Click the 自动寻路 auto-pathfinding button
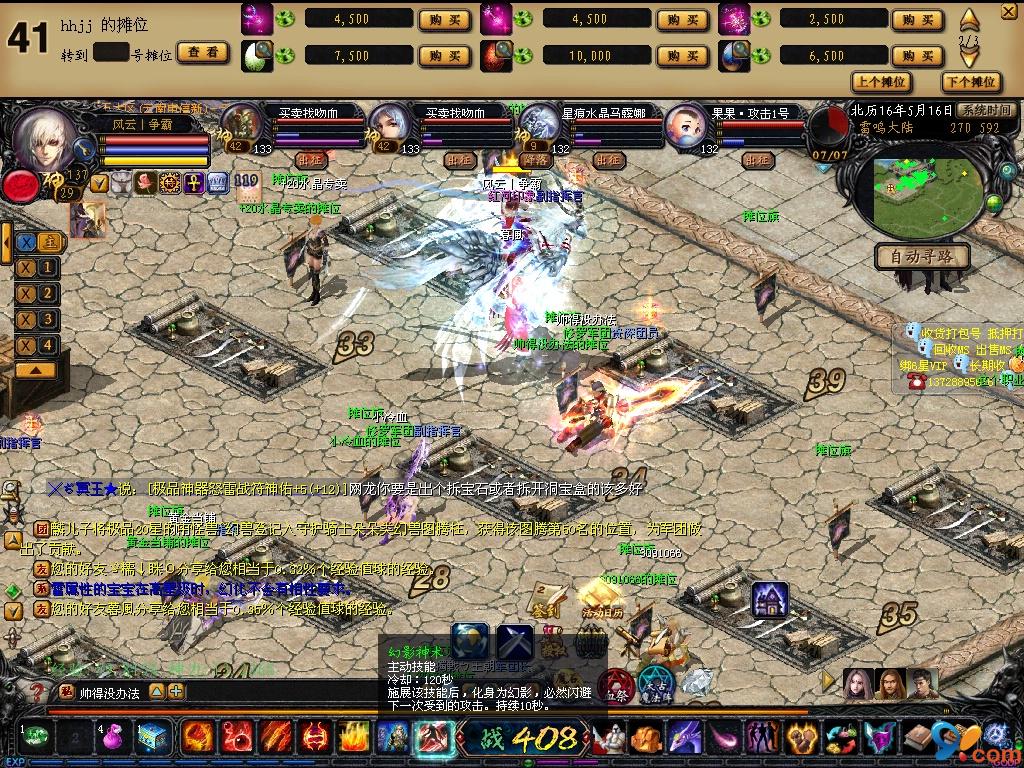Screen dimensions: 1024x768 [x=921, y=256]
